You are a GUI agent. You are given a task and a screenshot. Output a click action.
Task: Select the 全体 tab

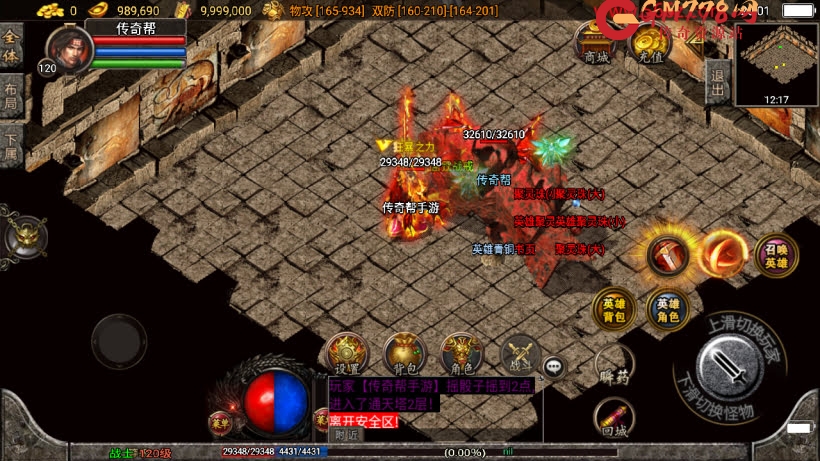click(x=11, y=48)
